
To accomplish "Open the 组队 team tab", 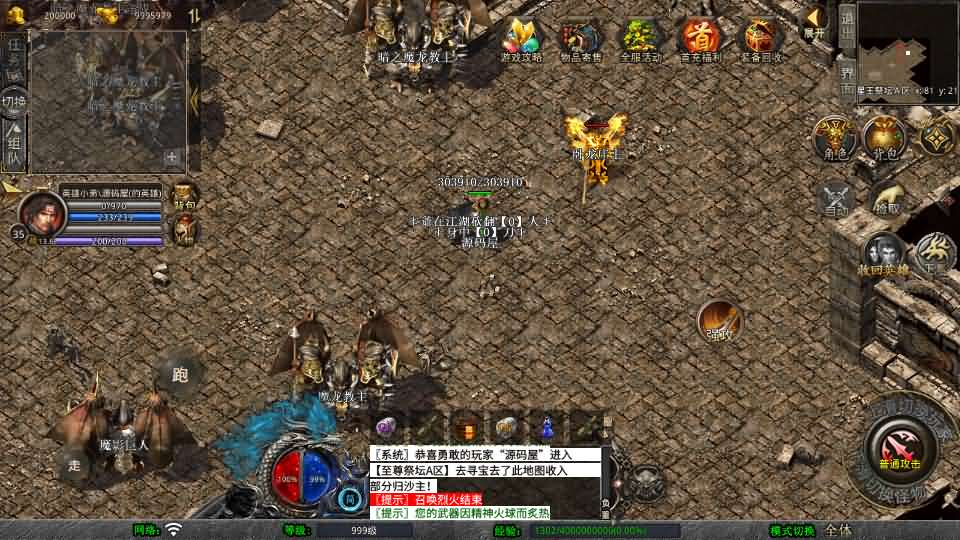I will click(14, 145).
